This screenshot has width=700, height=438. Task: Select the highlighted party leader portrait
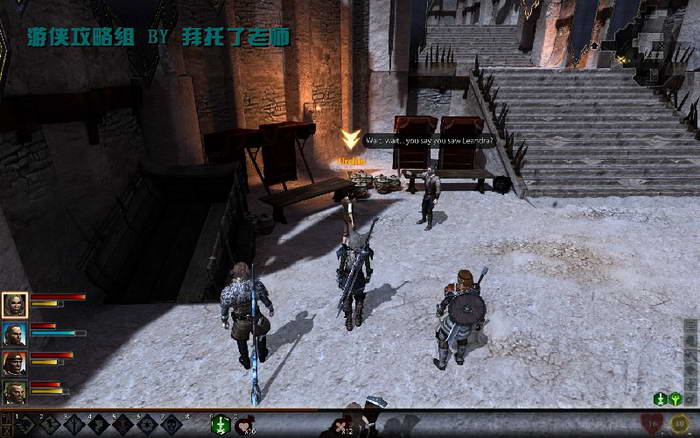coord(14,304)
